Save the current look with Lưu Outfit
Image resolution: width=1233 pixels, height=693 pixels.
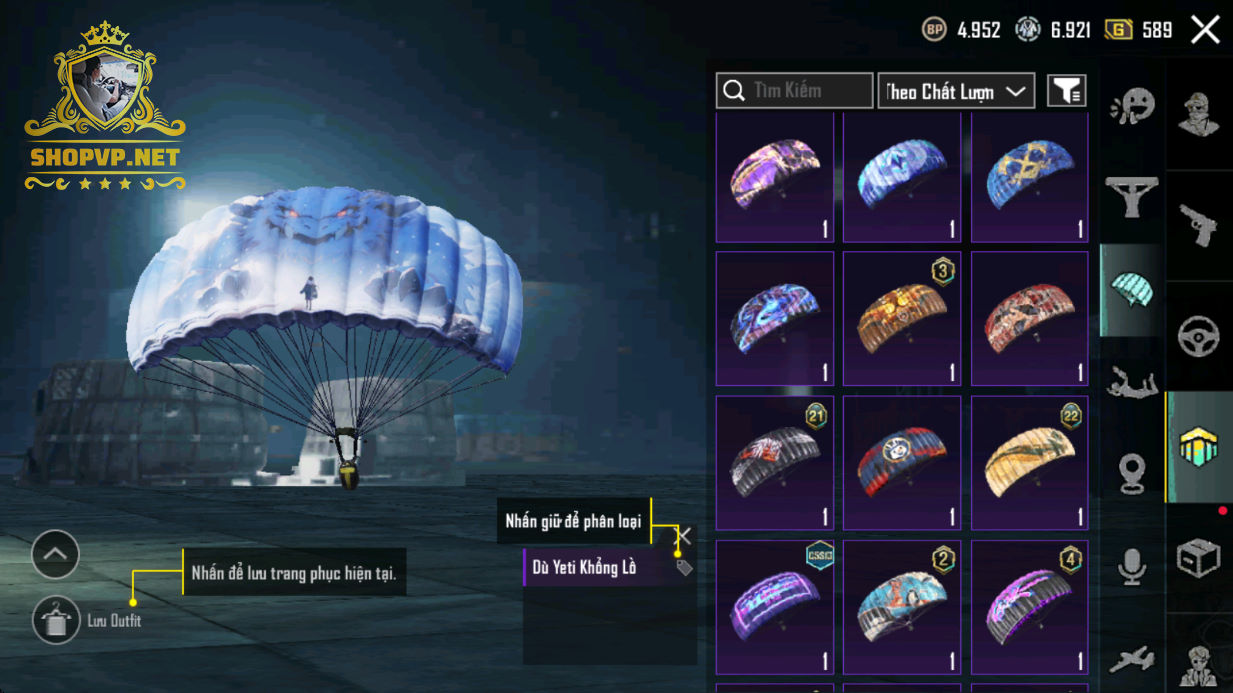(x=56, y=621)
